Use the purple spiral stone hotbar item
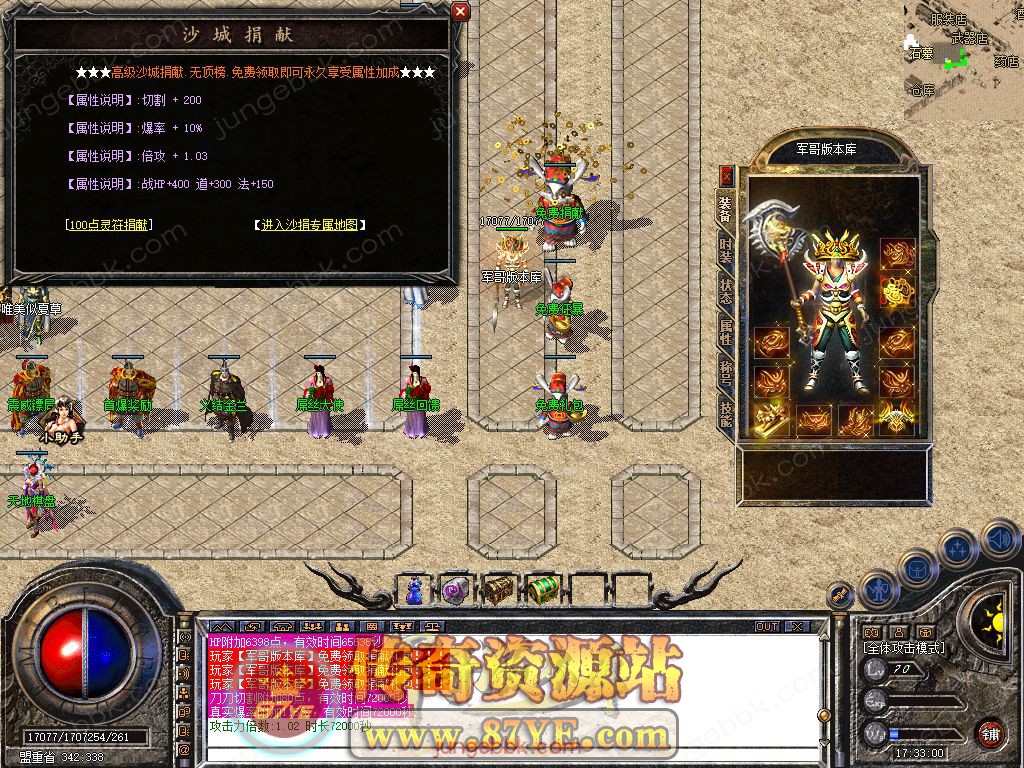Image resolution: width=1024 pixels, height=768 pixels. tap(456, 591)
